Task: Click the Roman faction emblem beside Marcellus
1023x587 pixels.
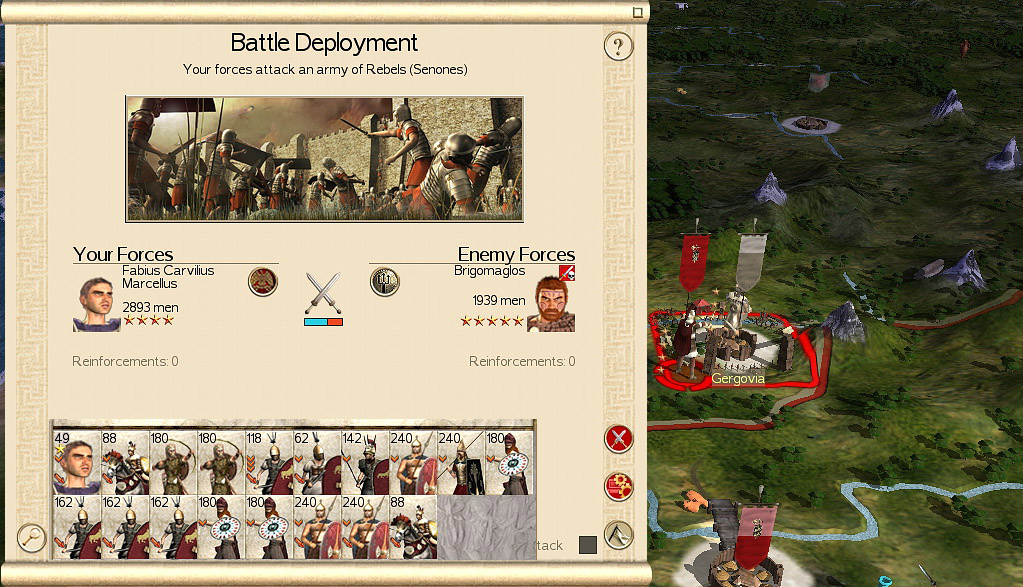Action: (x=263, y=282)
